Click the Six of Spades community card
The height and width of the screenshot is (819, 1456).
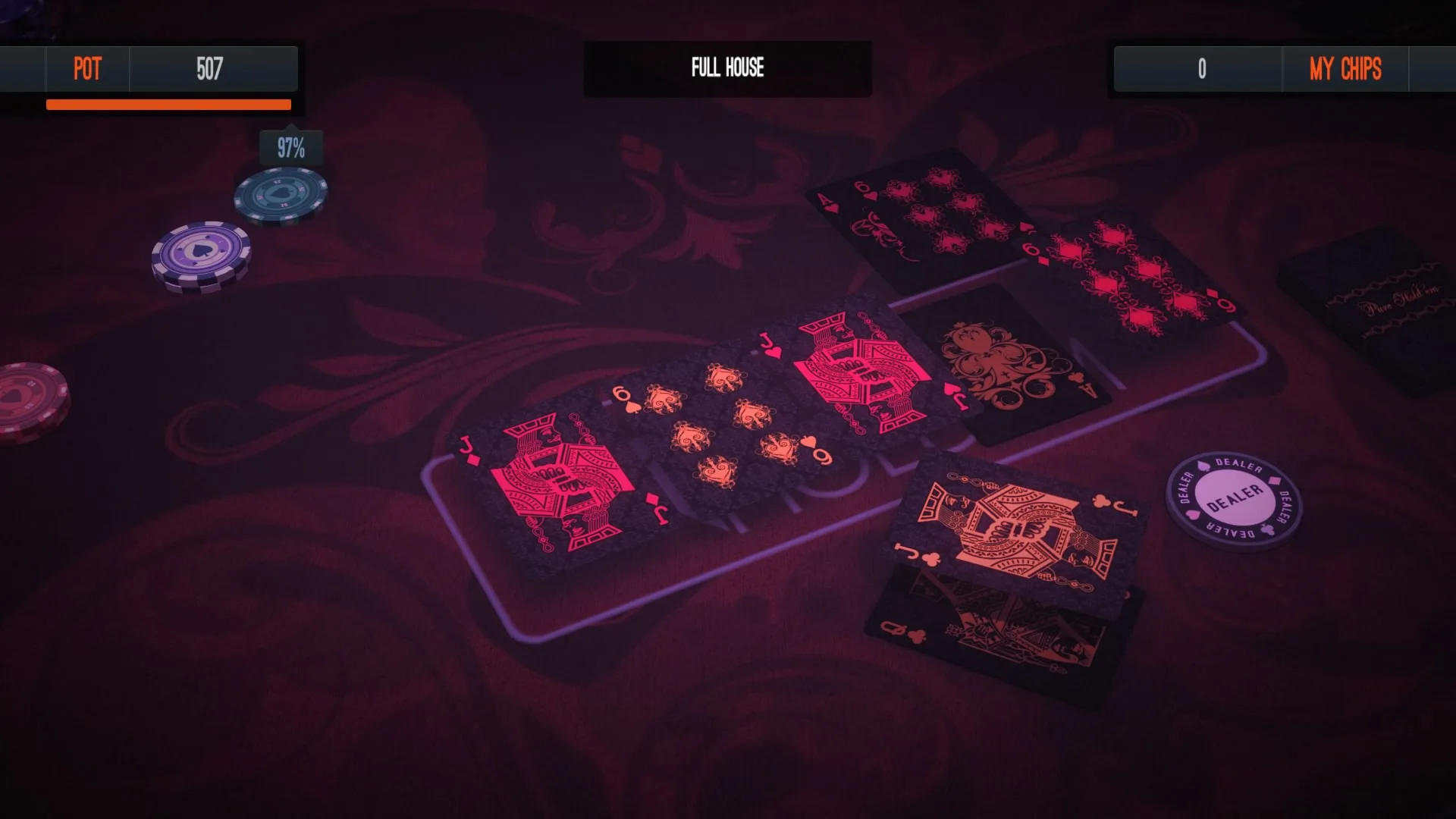coord(720,425)
